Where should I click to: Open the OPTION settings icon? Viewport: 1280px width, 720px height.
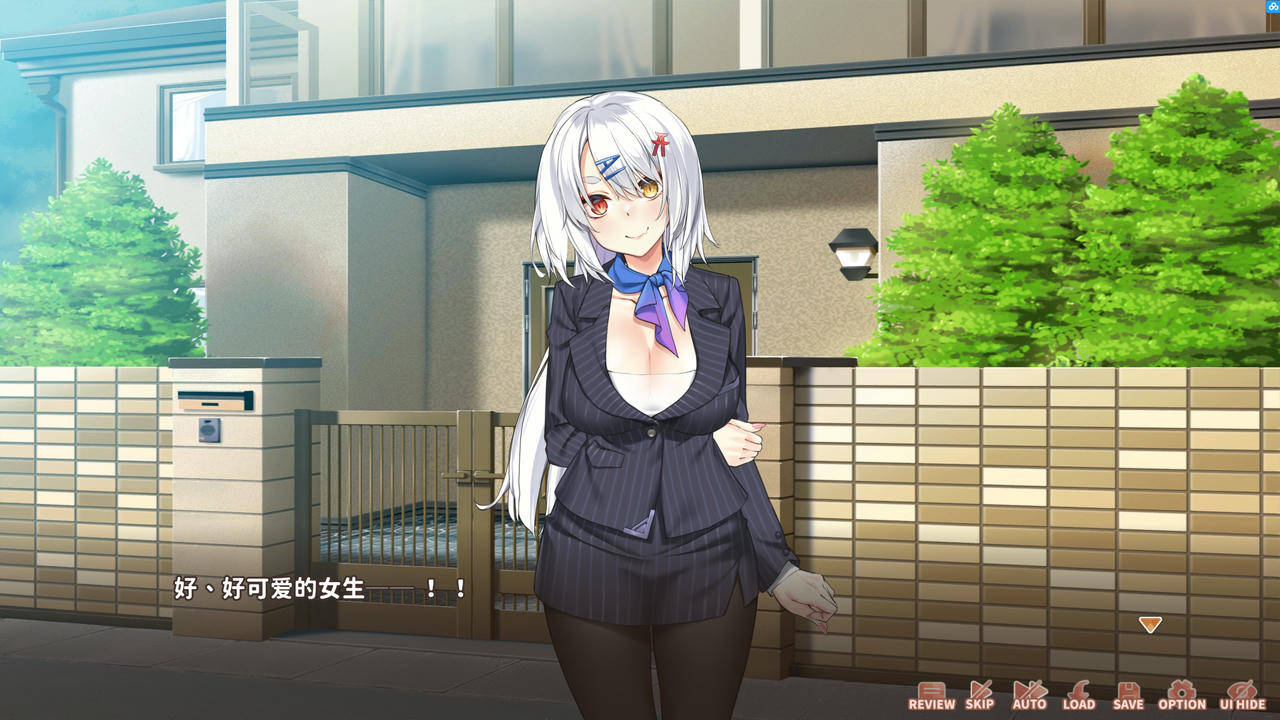point(1180,690)
